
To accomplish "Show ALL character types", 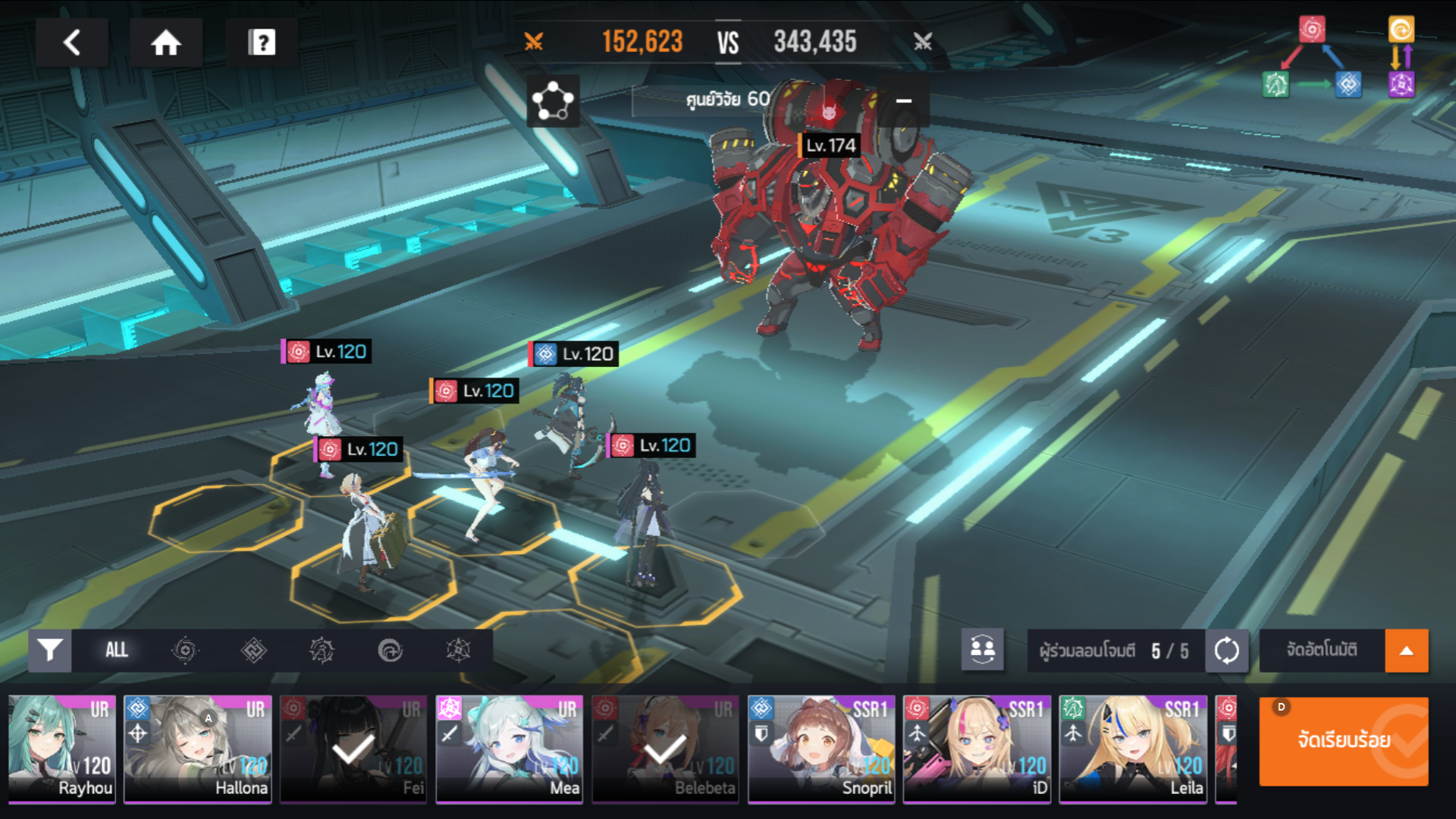I will click(117, 651).
